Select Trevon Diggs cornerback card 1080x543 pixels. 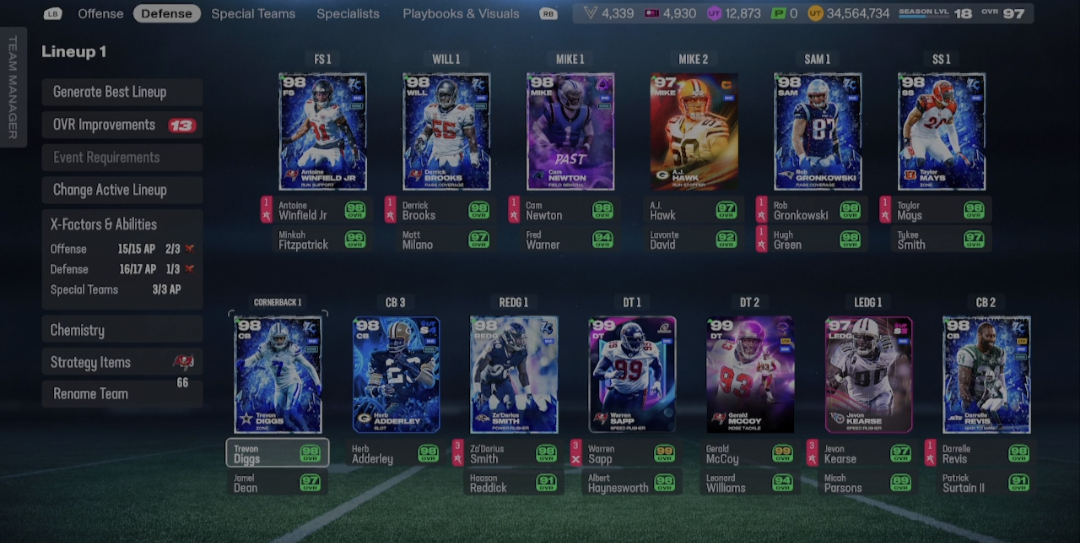(x=277, y=375)
